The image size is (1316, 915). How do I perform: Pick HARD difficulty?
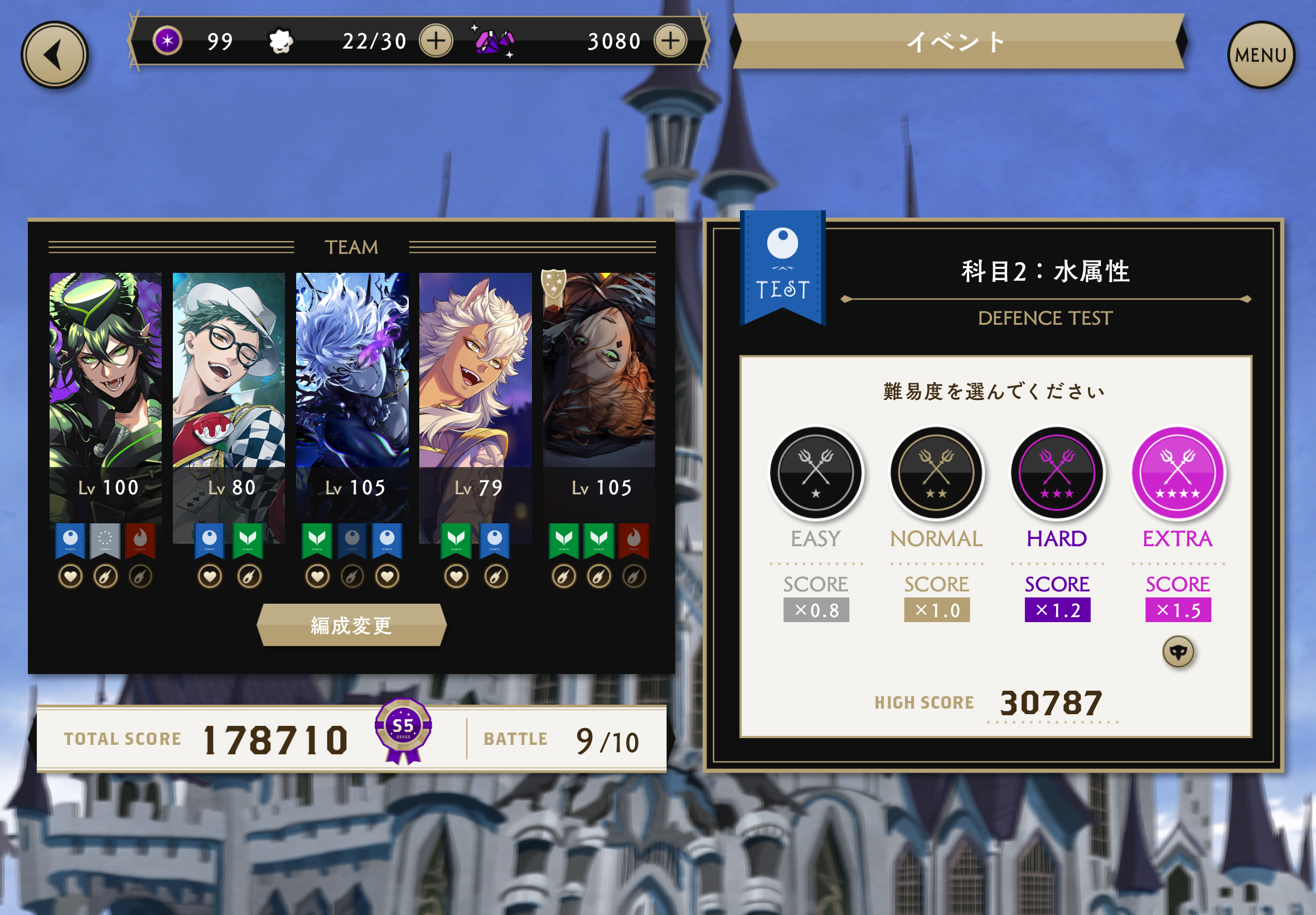1057,473
